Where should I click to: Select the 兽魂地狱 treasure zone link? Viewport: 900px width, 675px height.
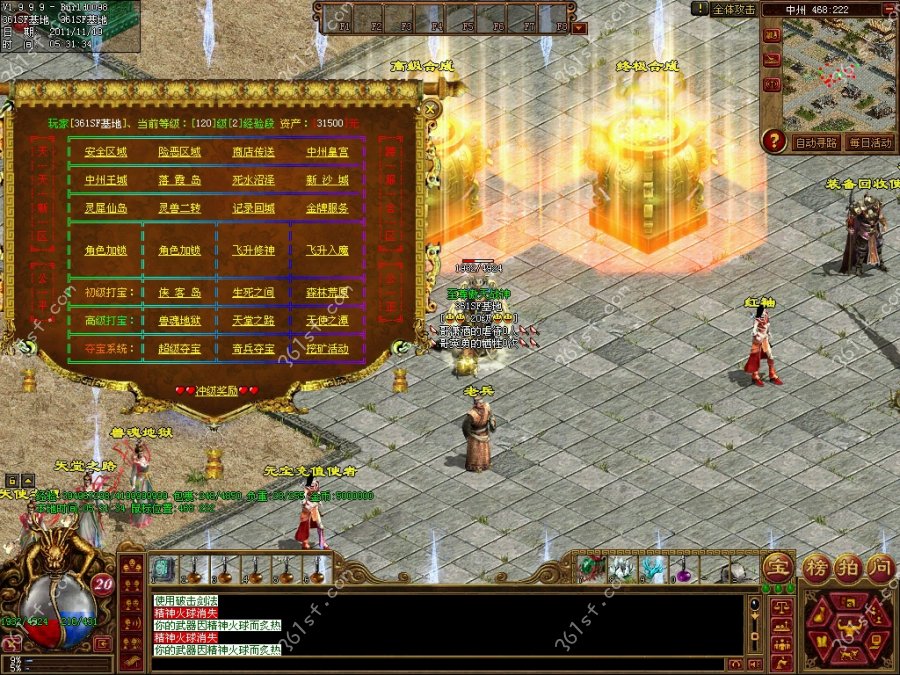click(x=179, y=320)
